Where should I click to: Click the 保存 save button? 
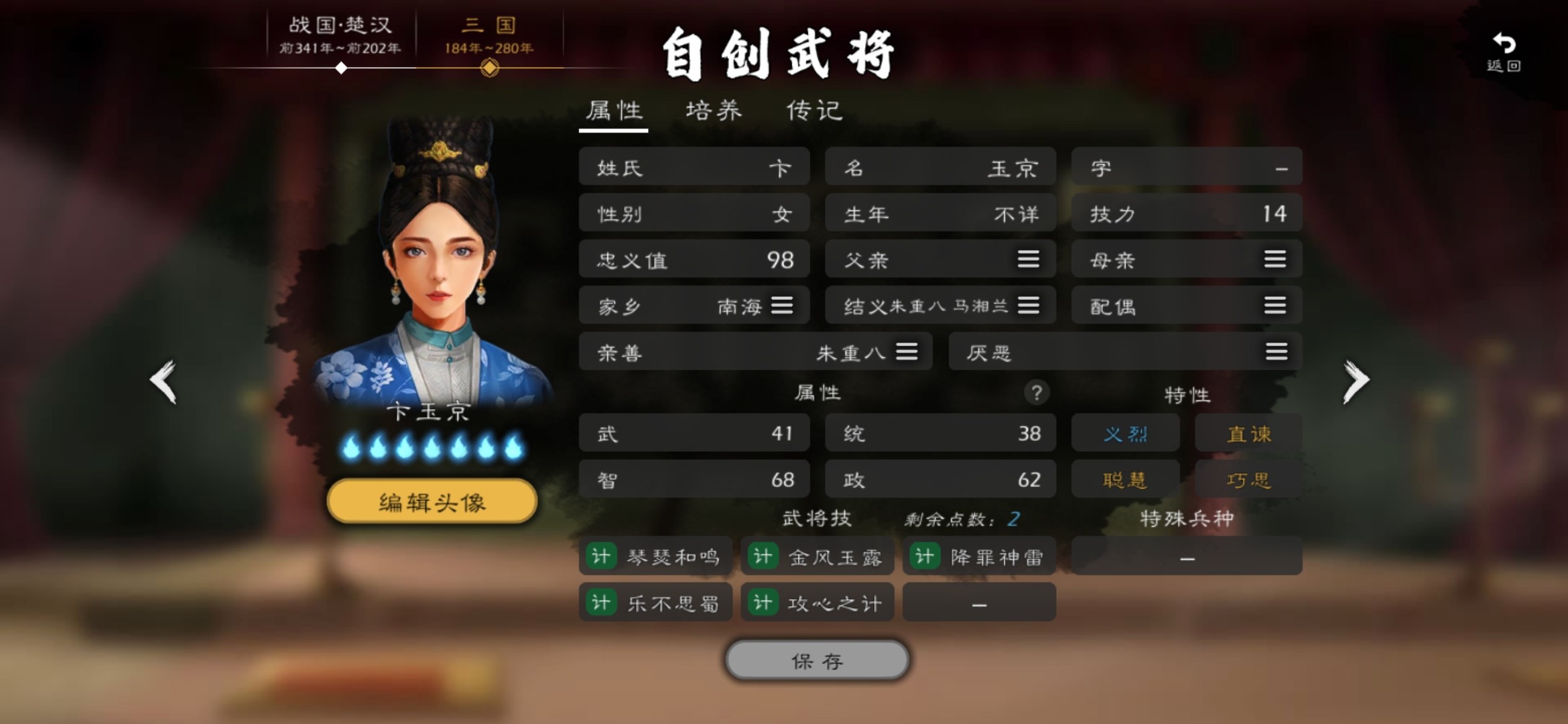pyautogui.click(x=817, y=660)
